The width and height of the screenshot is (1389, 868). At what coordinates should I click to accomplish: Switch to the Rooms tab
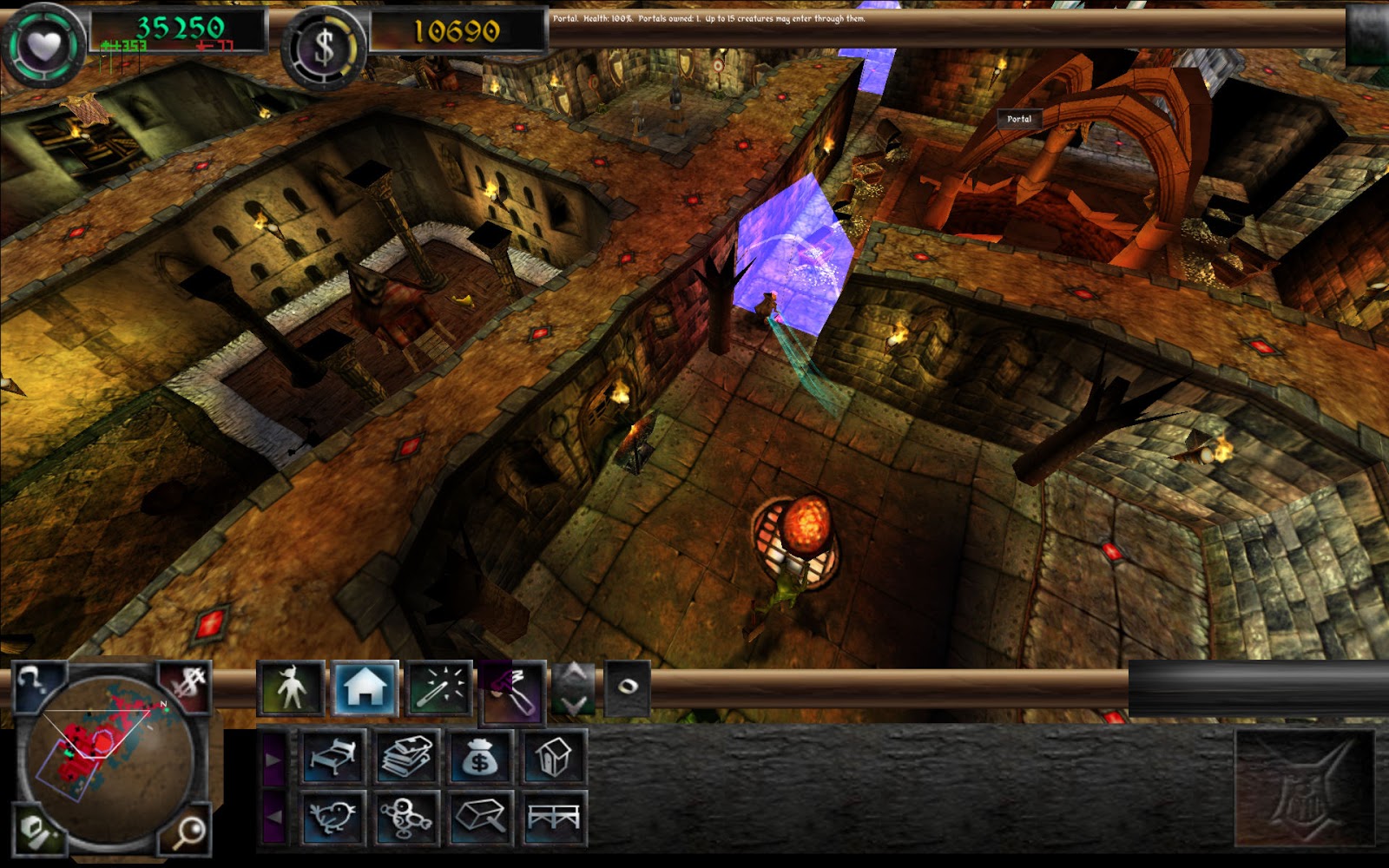click(363, 687)
